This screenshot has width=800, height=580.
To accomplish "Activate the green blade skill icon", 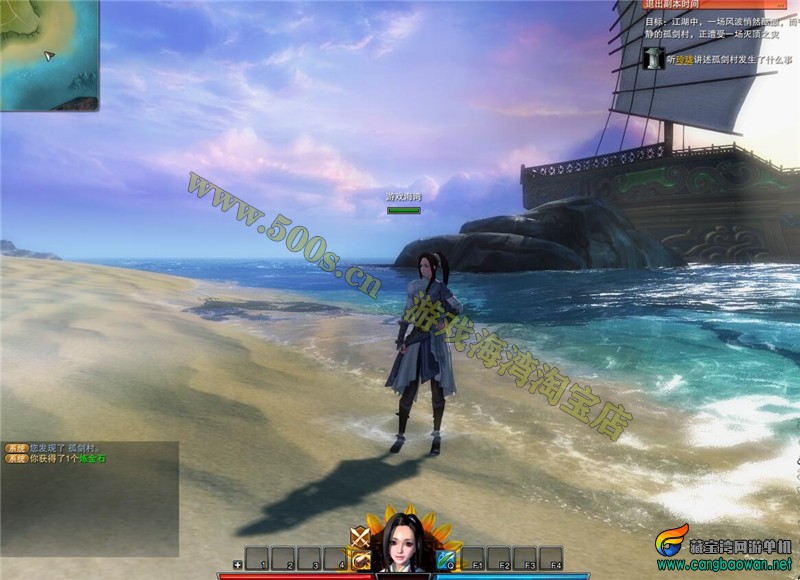I will pos(446,558).
